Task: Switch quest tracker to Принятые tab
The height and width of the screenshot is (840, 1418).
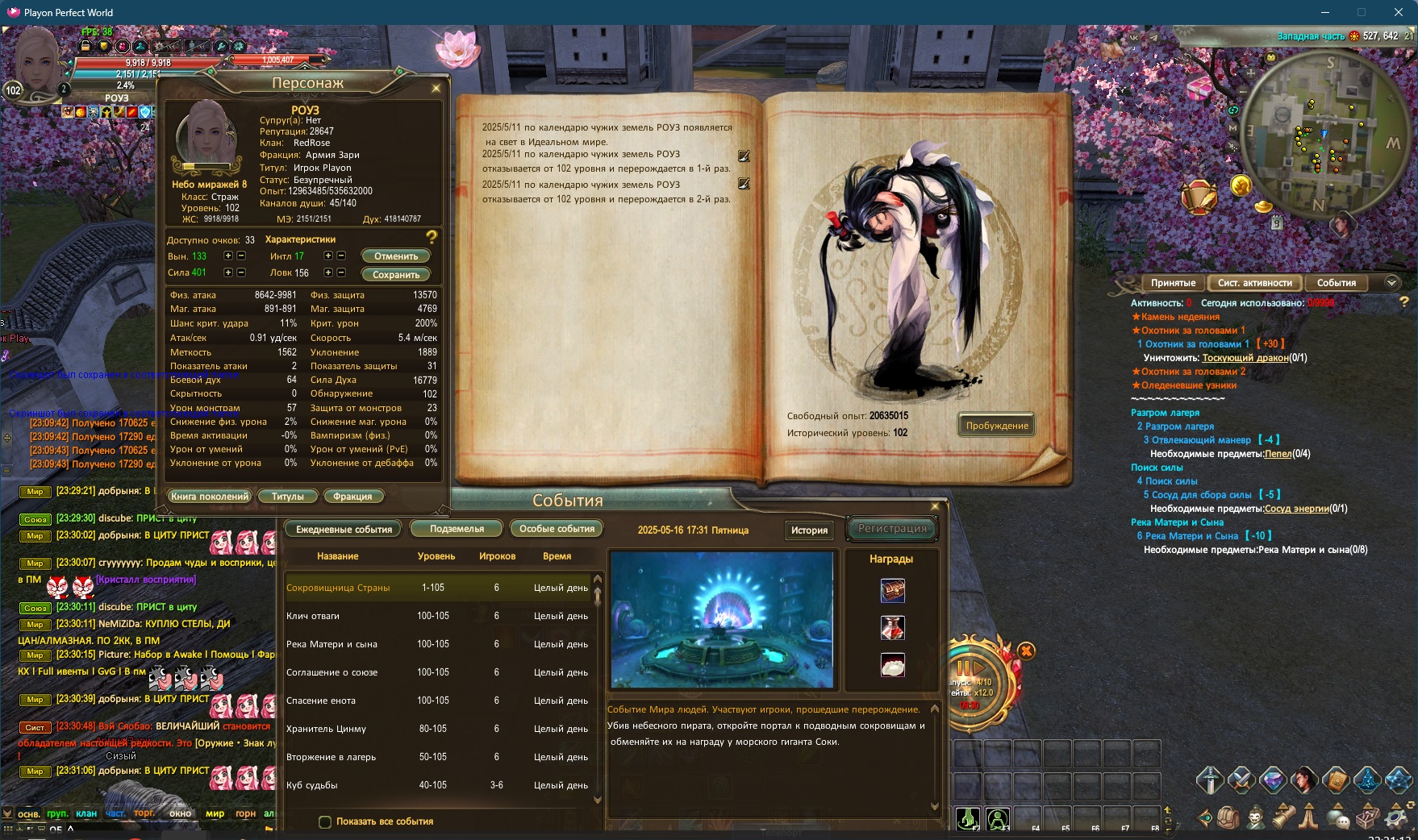Action: coord(1173,283)
